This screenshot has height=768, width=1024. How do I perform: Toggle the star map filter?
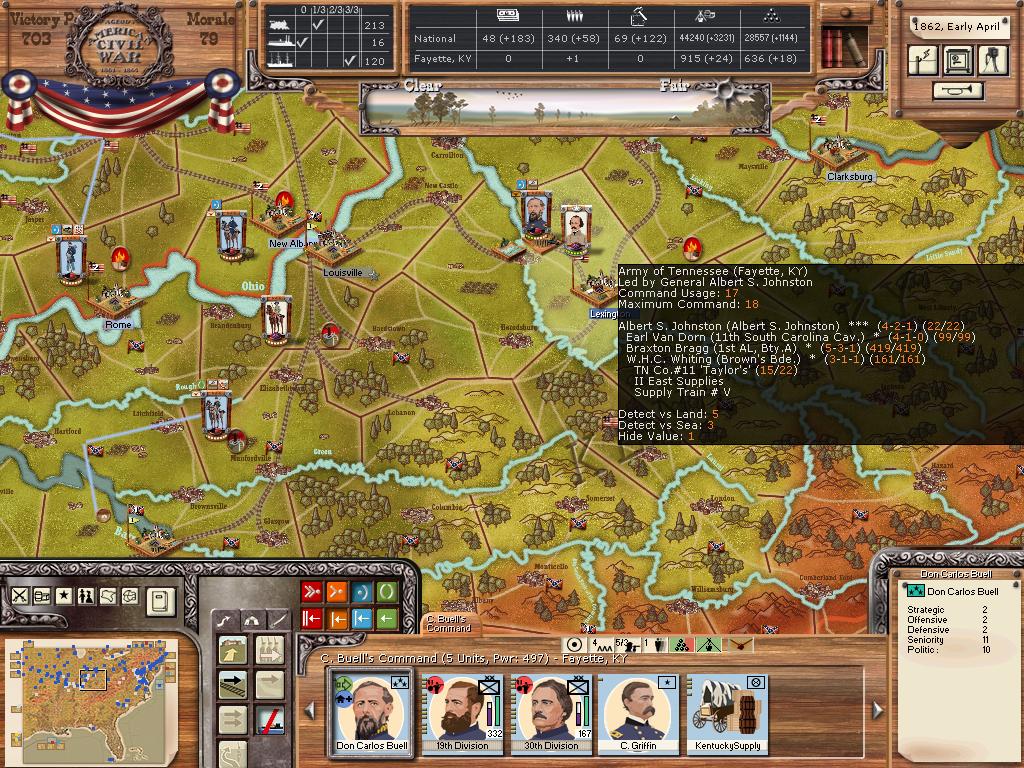(63, 595)
